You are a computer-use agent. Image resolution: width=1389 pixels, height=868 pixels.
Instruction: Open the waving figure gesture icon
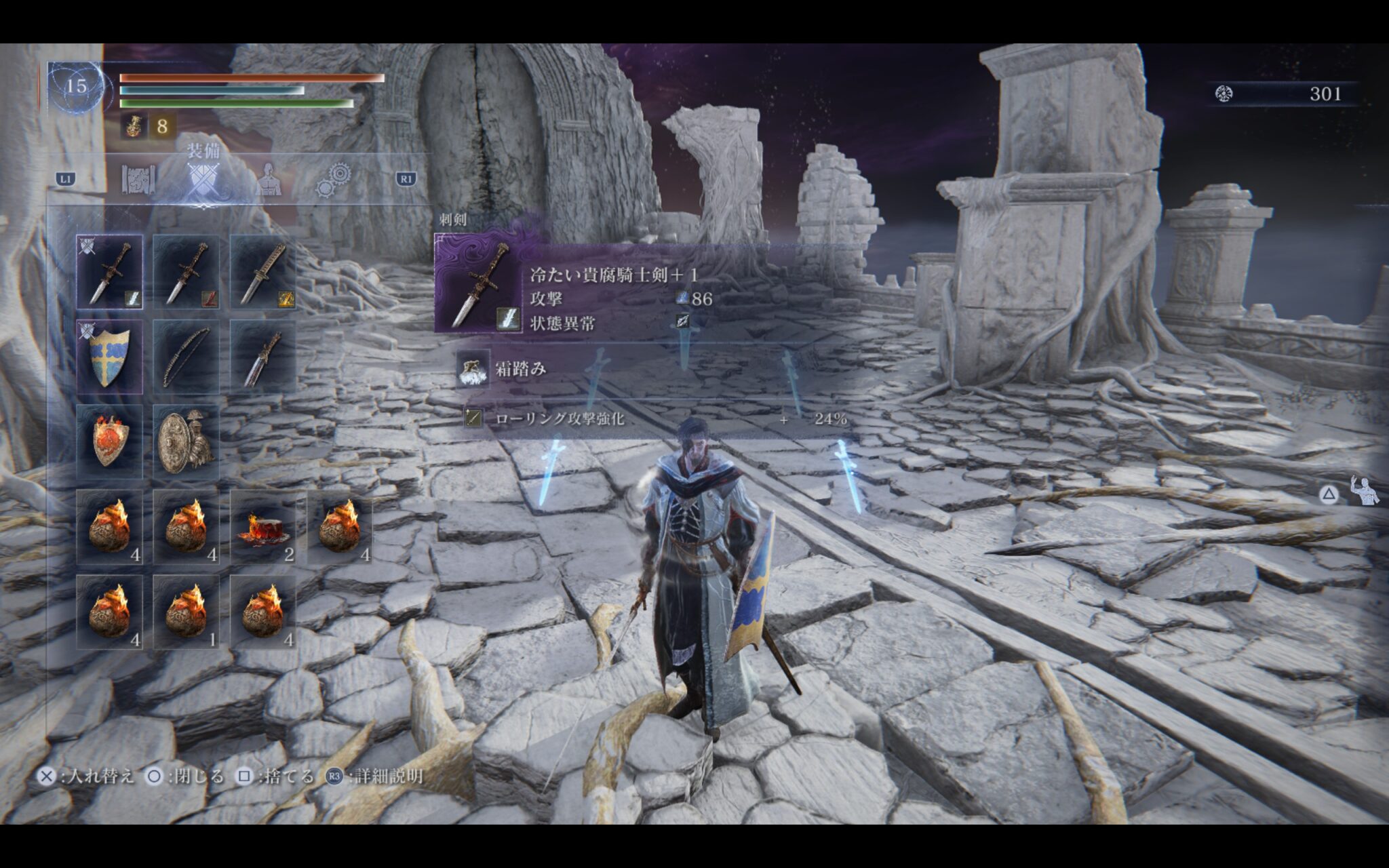[x=1364, y=491]
